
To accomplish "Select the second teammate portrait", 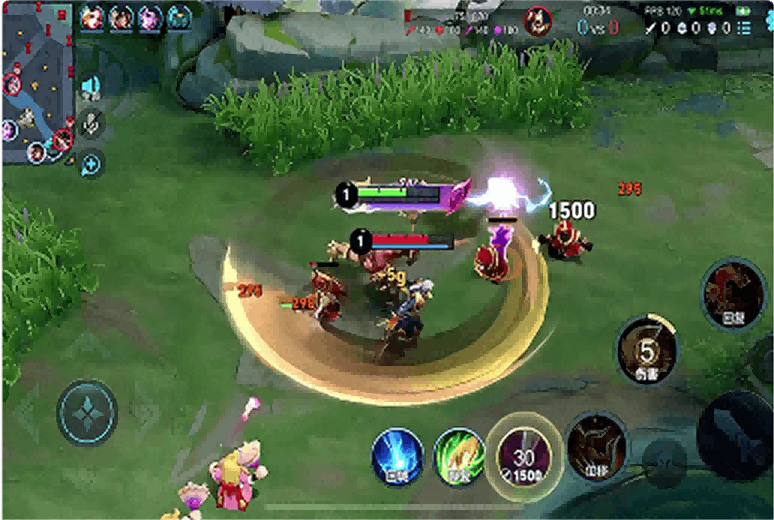I will click(x=121, y=17).
